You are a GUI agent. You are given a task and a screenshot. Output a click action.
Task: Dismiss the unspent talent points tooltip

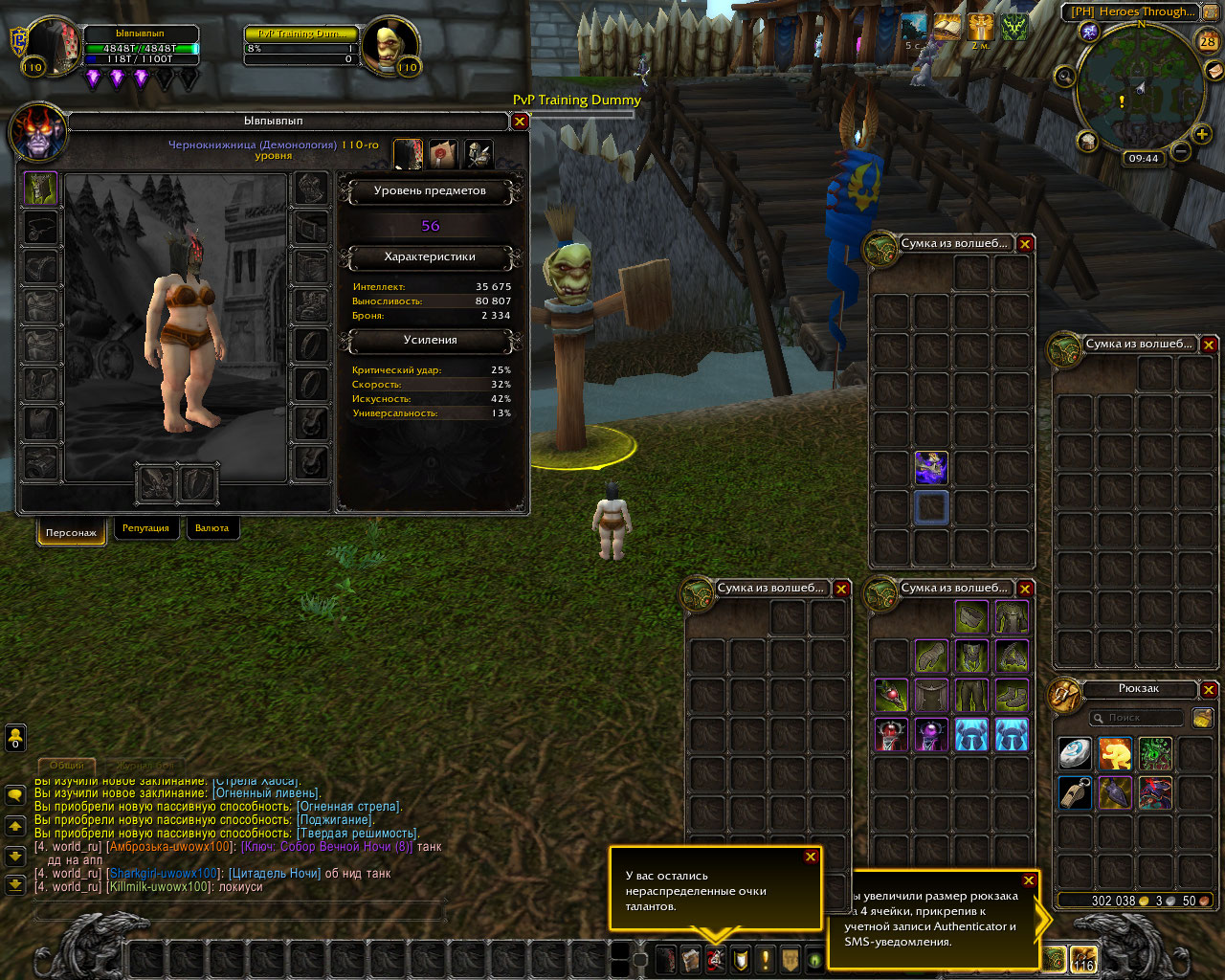point(811,857)
